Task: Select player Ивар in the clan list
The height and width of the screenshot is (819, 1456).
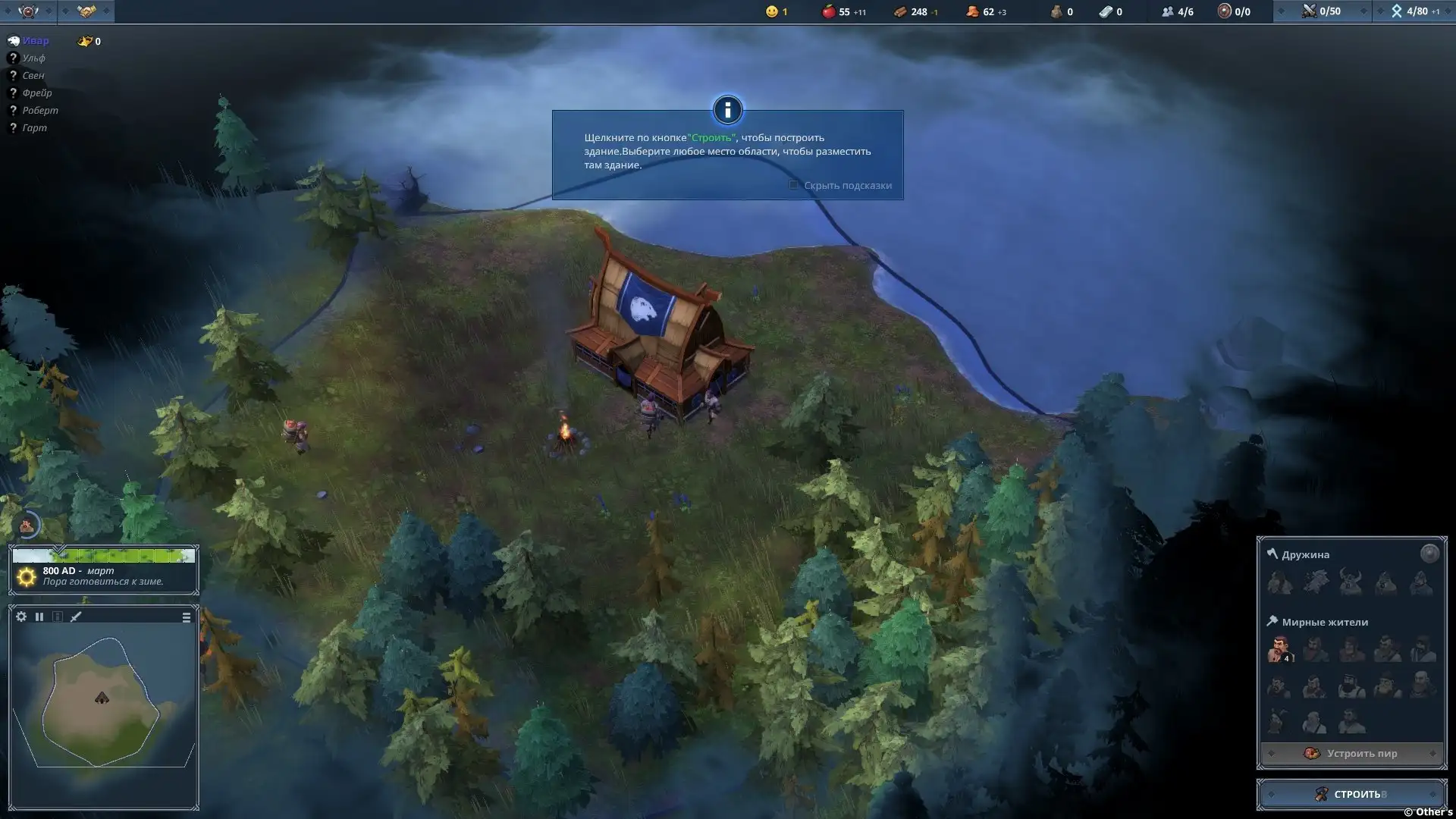Action: (x=35, y=41)
